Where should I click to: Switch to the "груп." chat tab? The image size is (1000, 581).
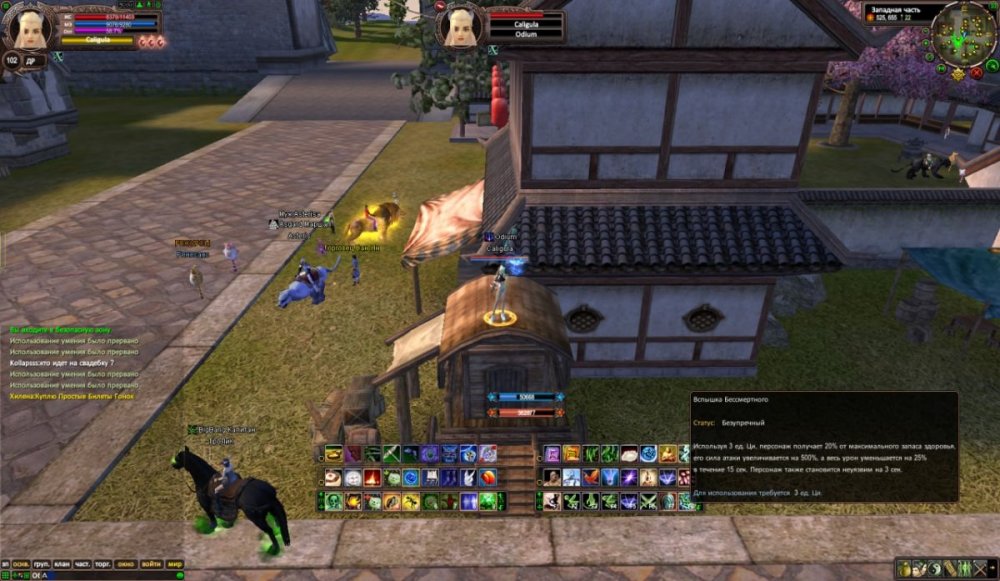(x=42, y=564)
